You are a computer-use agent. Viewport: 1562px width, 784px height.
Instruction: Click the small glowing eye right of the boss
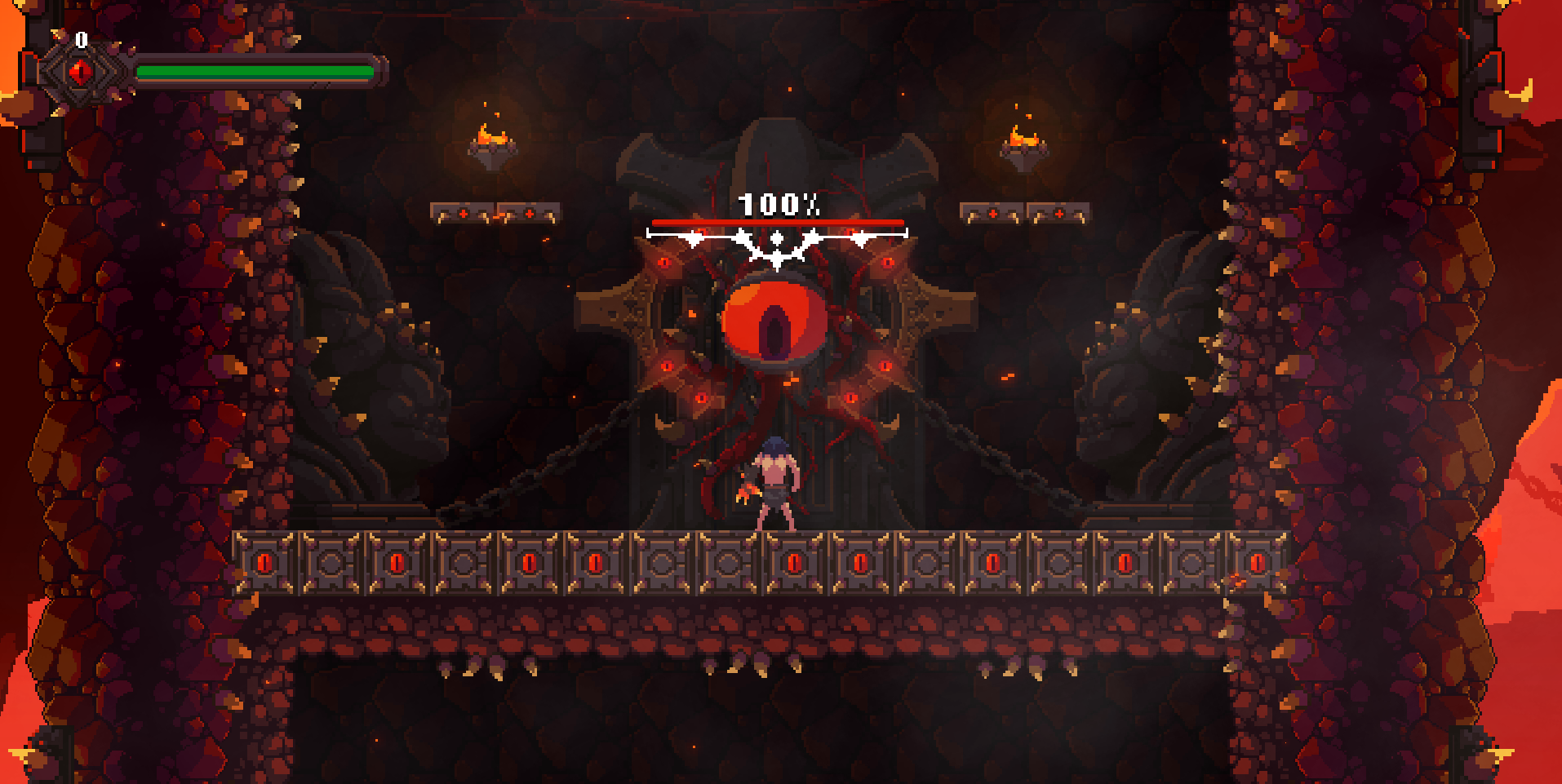coord(889,264)
